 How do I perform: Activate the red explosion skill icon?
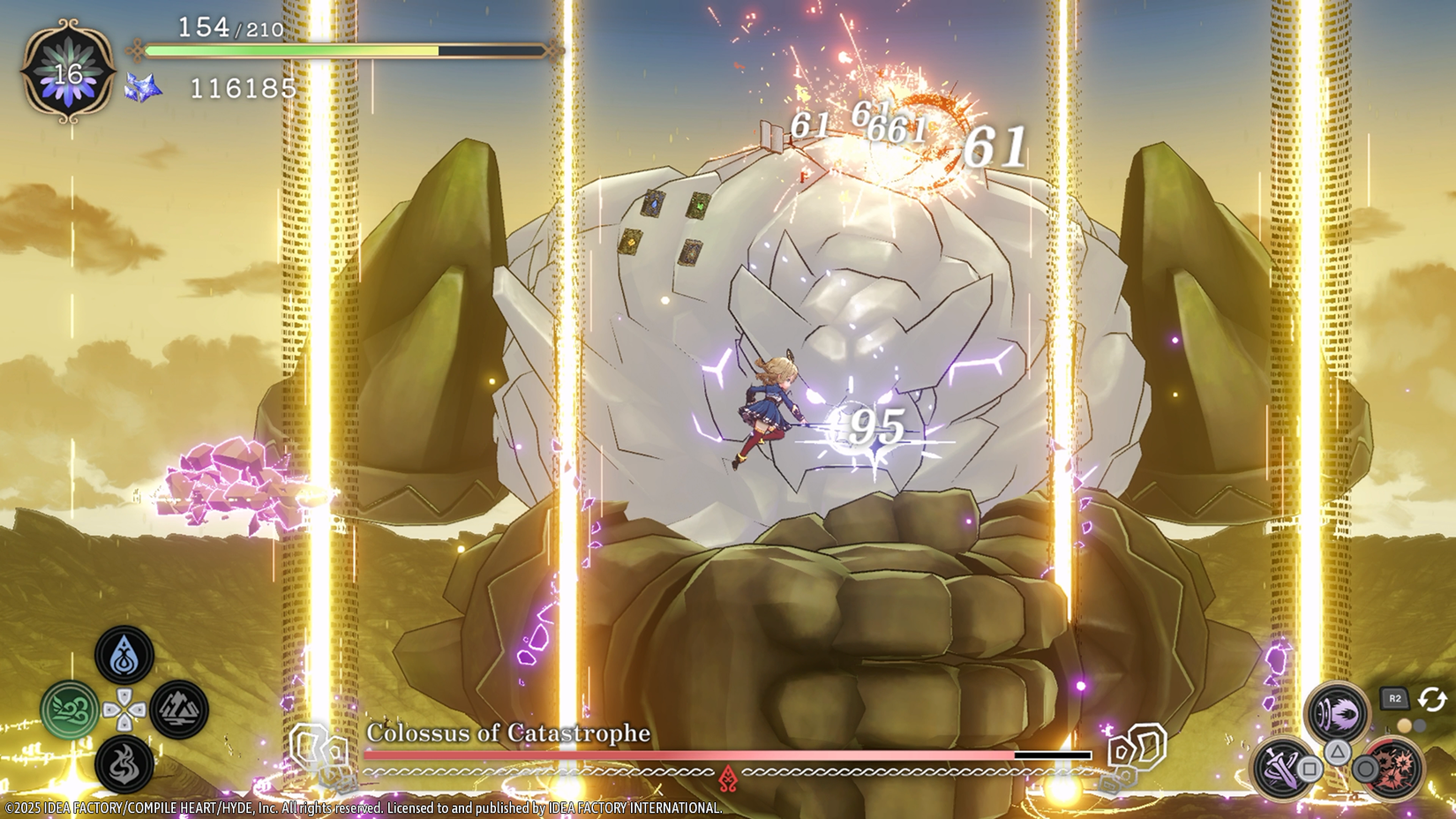[x=1394, y=766]
